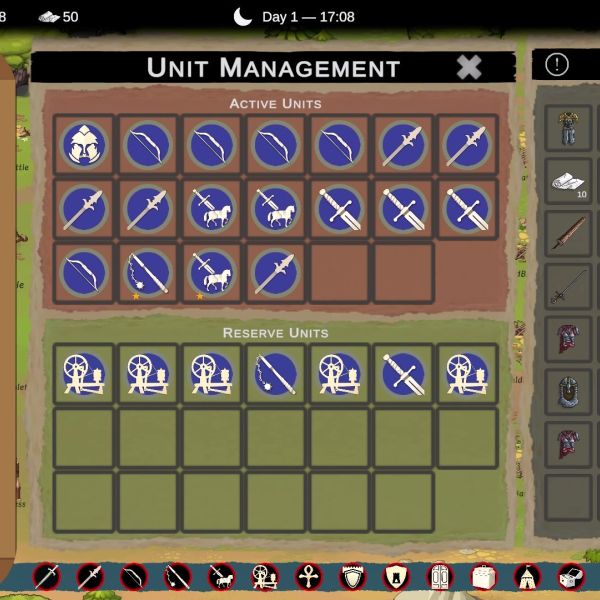Image resolution: width=600 pixels, height=600 pixels.
Task: Click the double-door icon in the bottom toolbar
Action: point(439,576)
